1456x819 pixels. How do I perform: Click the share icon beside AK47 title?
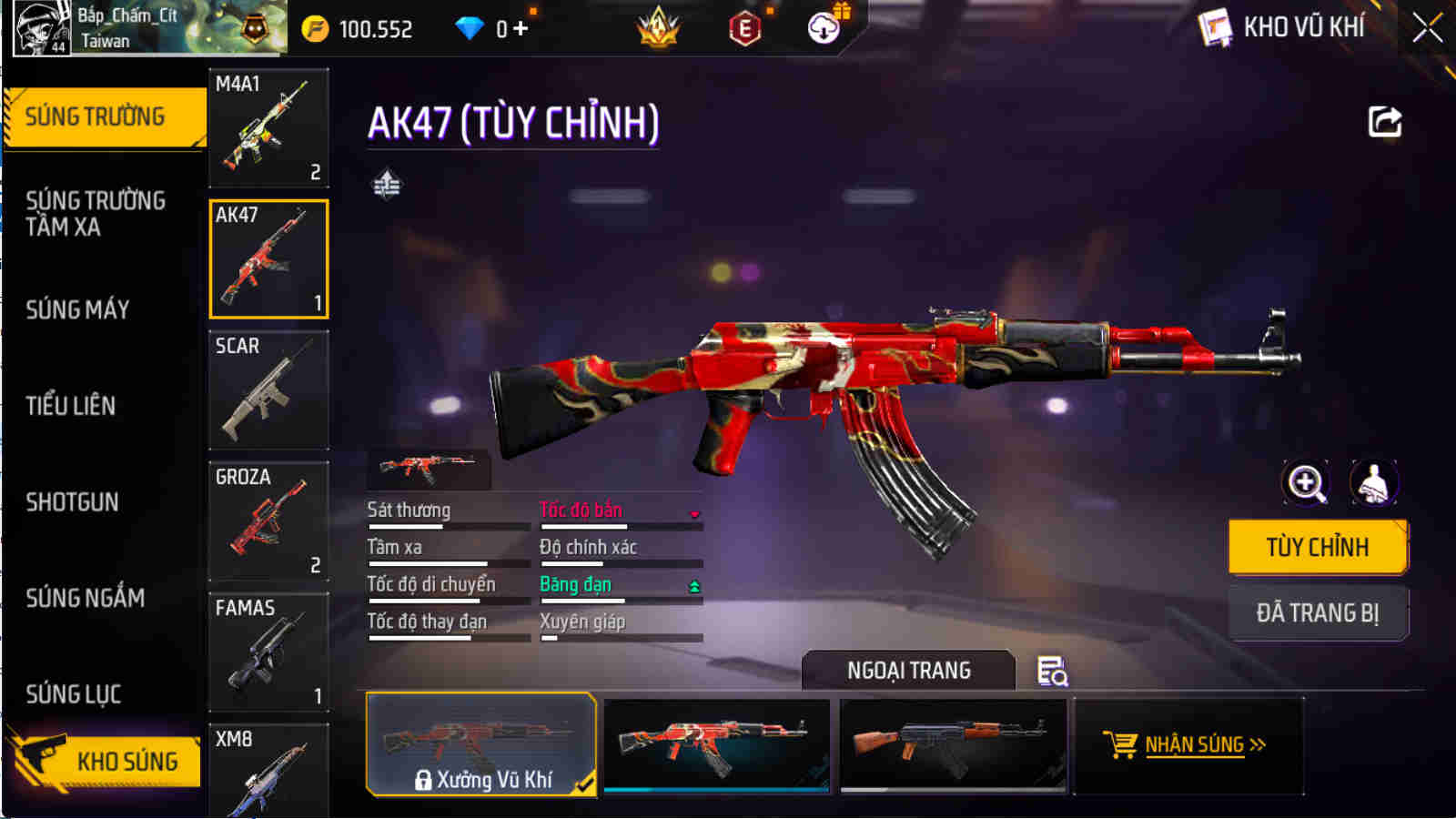[x=1384, y=121]
